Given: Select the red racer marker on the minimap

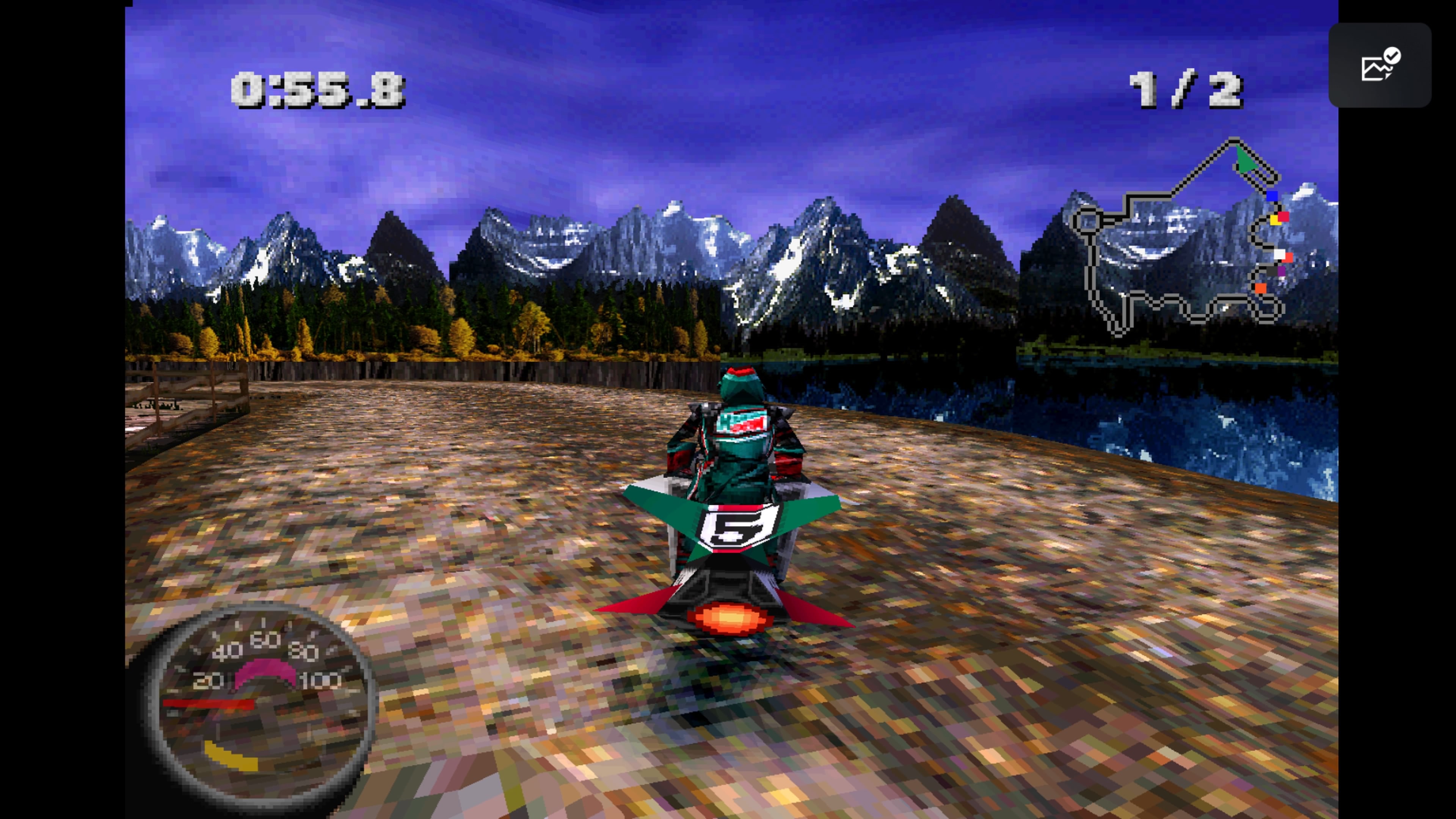Looking at the screenshot, I should [x=1283, y=217].
